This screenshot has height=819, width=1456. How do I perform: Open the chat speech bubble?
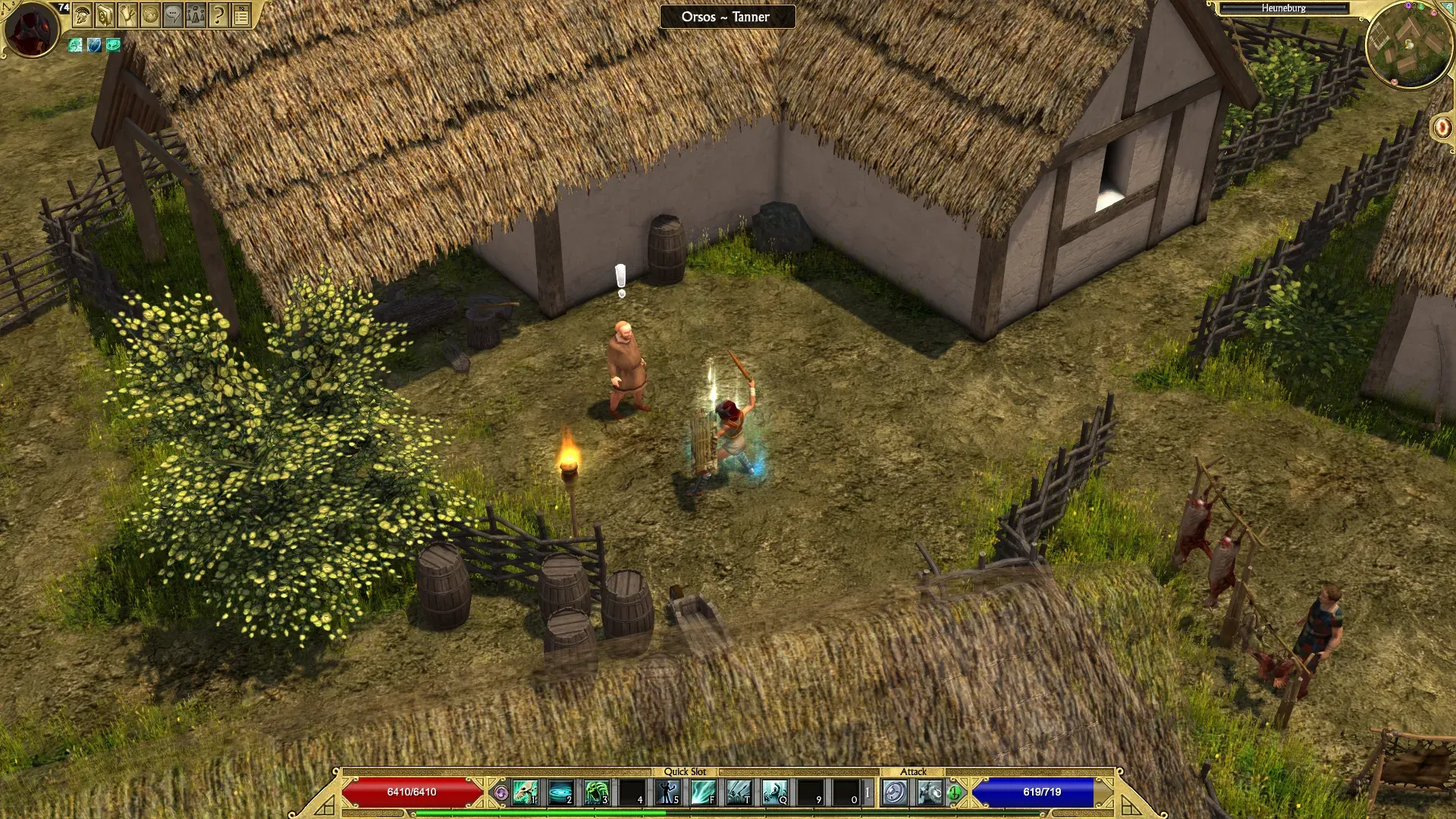coord(174,15)
